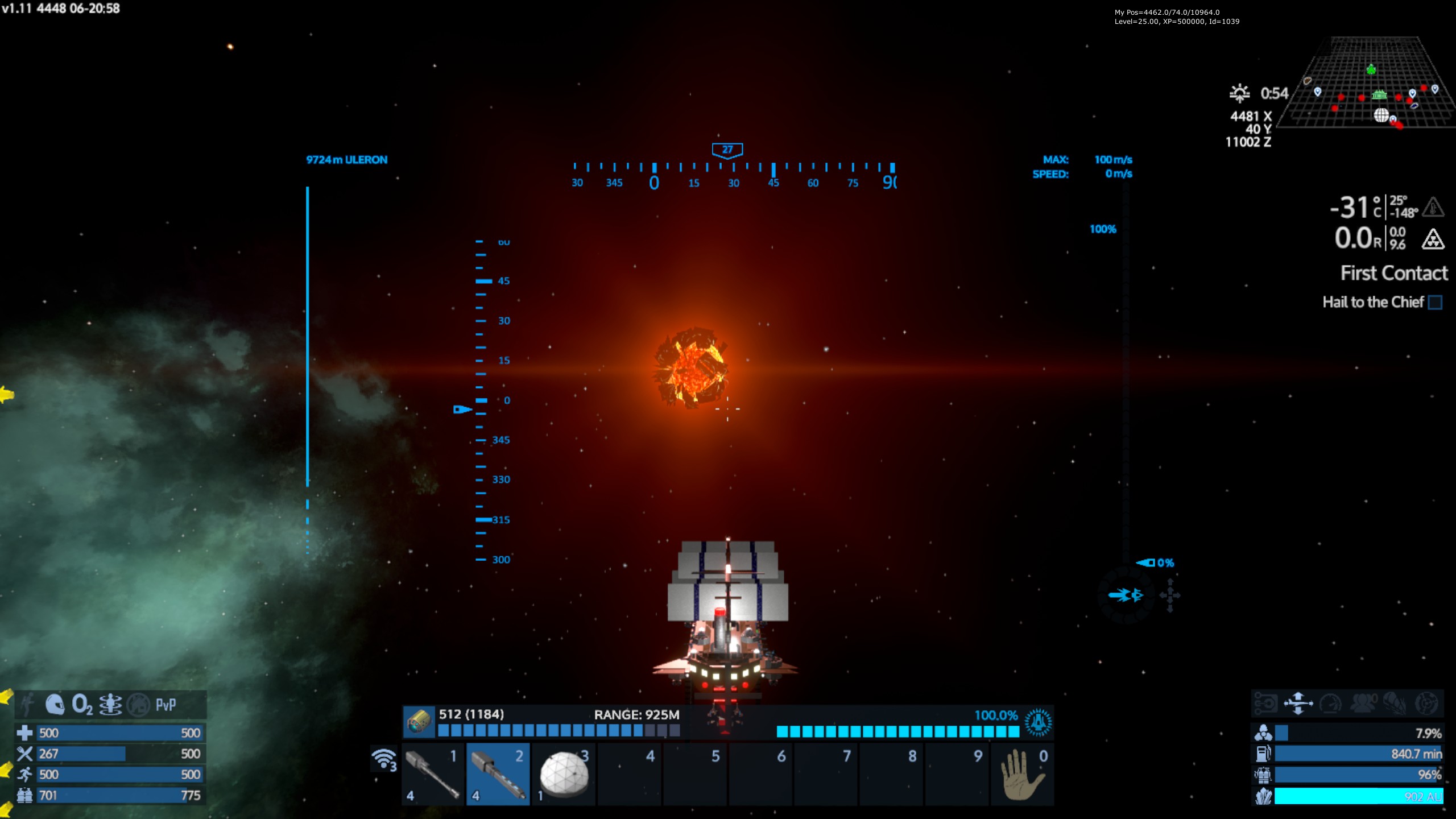Click the wifi signal icon

(x=384, y=759)
